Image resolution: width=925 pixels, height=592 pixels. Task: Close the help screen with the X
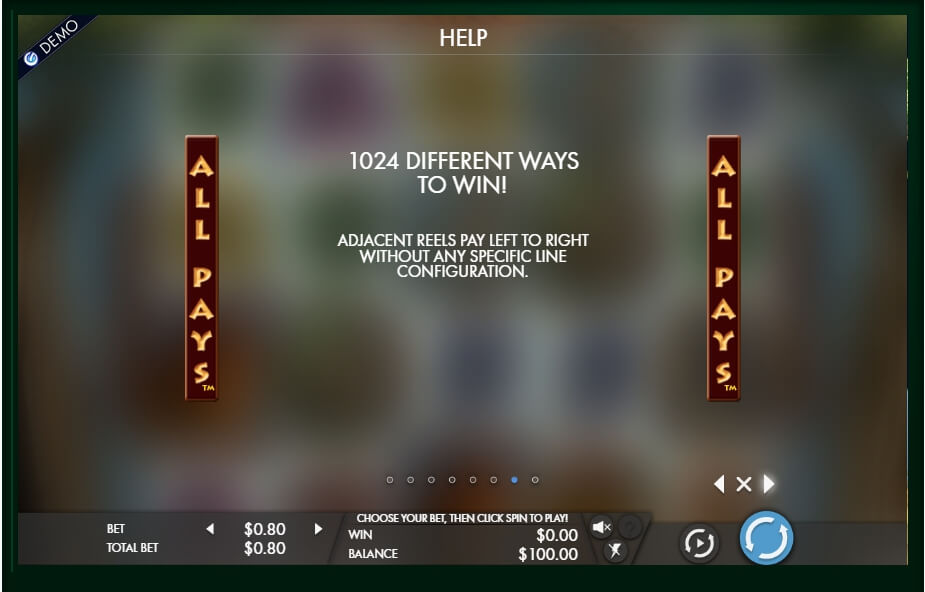point(743,484)
